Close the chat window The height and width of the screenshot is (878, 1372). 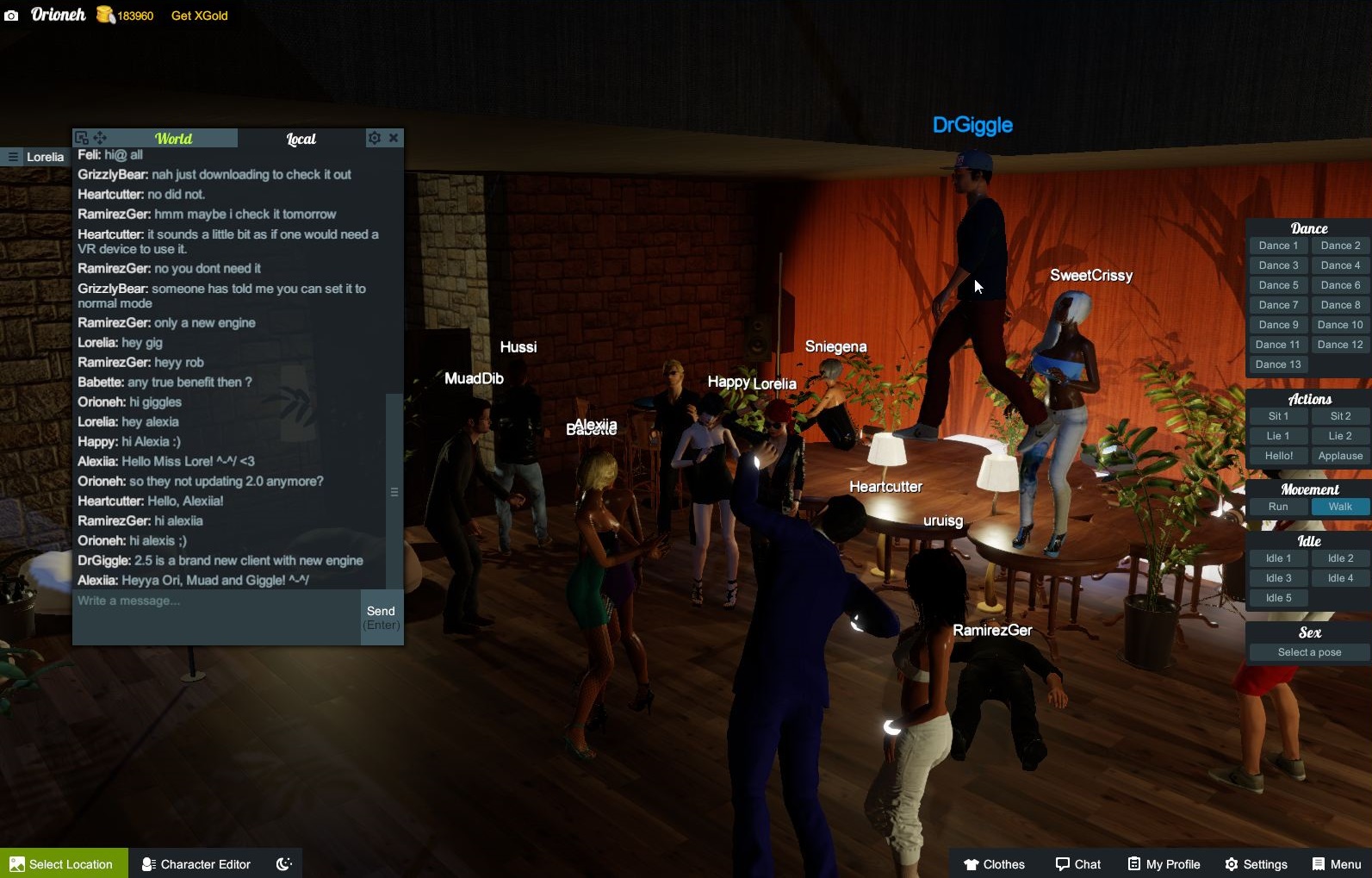394,138
